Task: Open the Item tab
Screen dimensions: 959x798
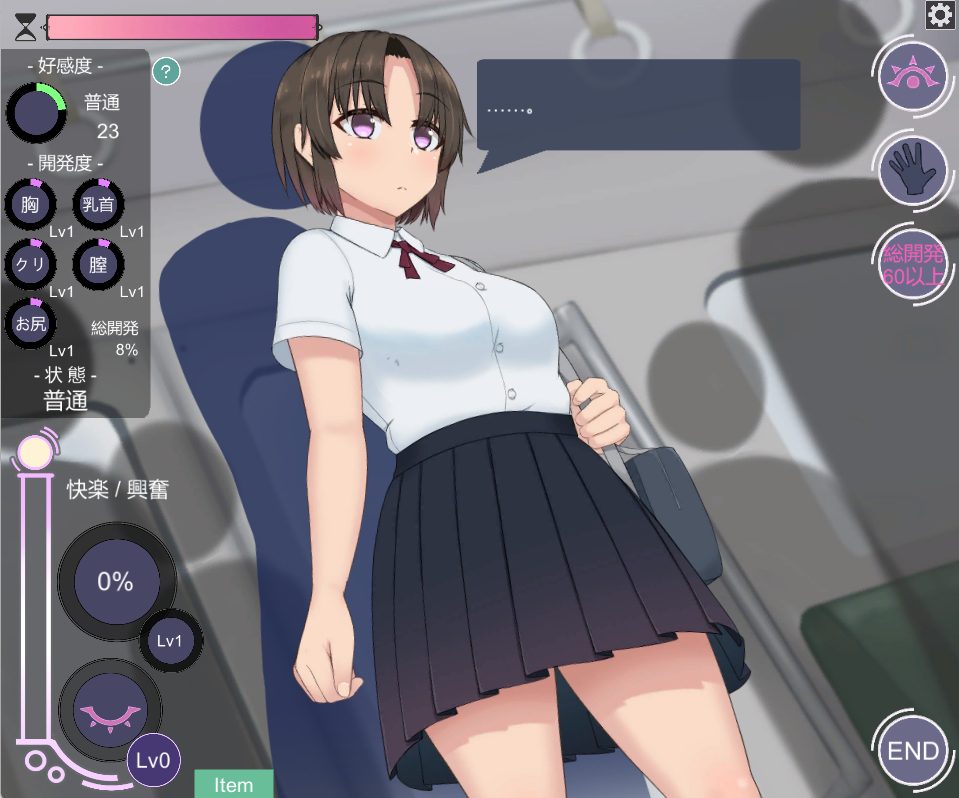Action: click(x=233, y=784)
